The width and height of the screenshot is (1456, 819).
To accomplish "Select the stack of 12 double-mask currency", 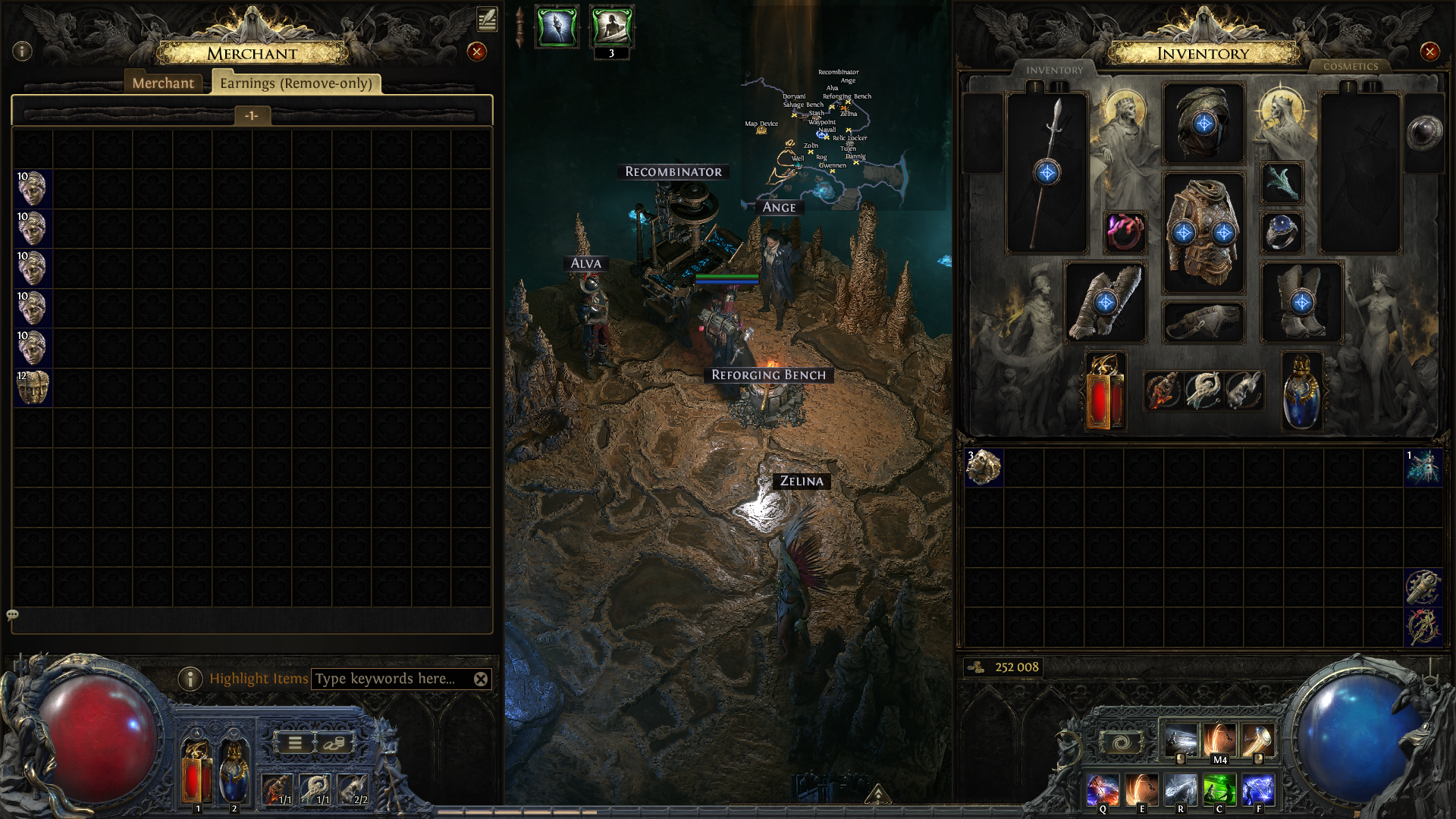I will (33, 388).
